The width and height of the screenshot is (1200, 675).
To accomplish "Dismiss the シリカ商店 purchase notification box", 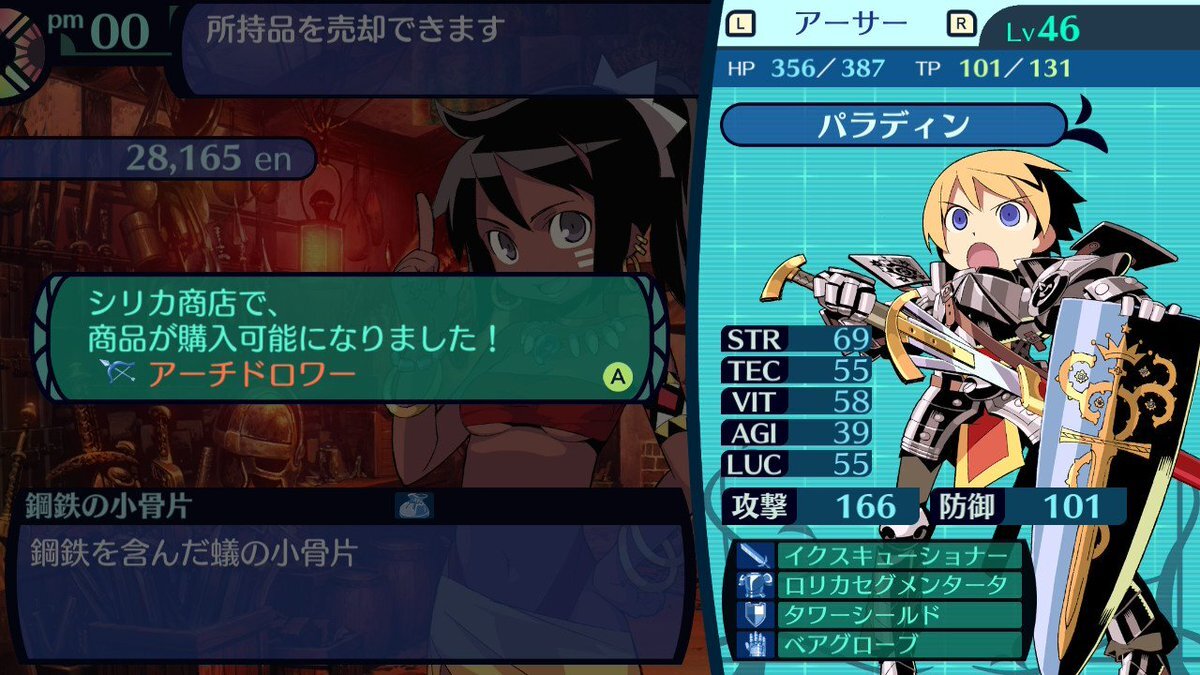I will 618,376.
